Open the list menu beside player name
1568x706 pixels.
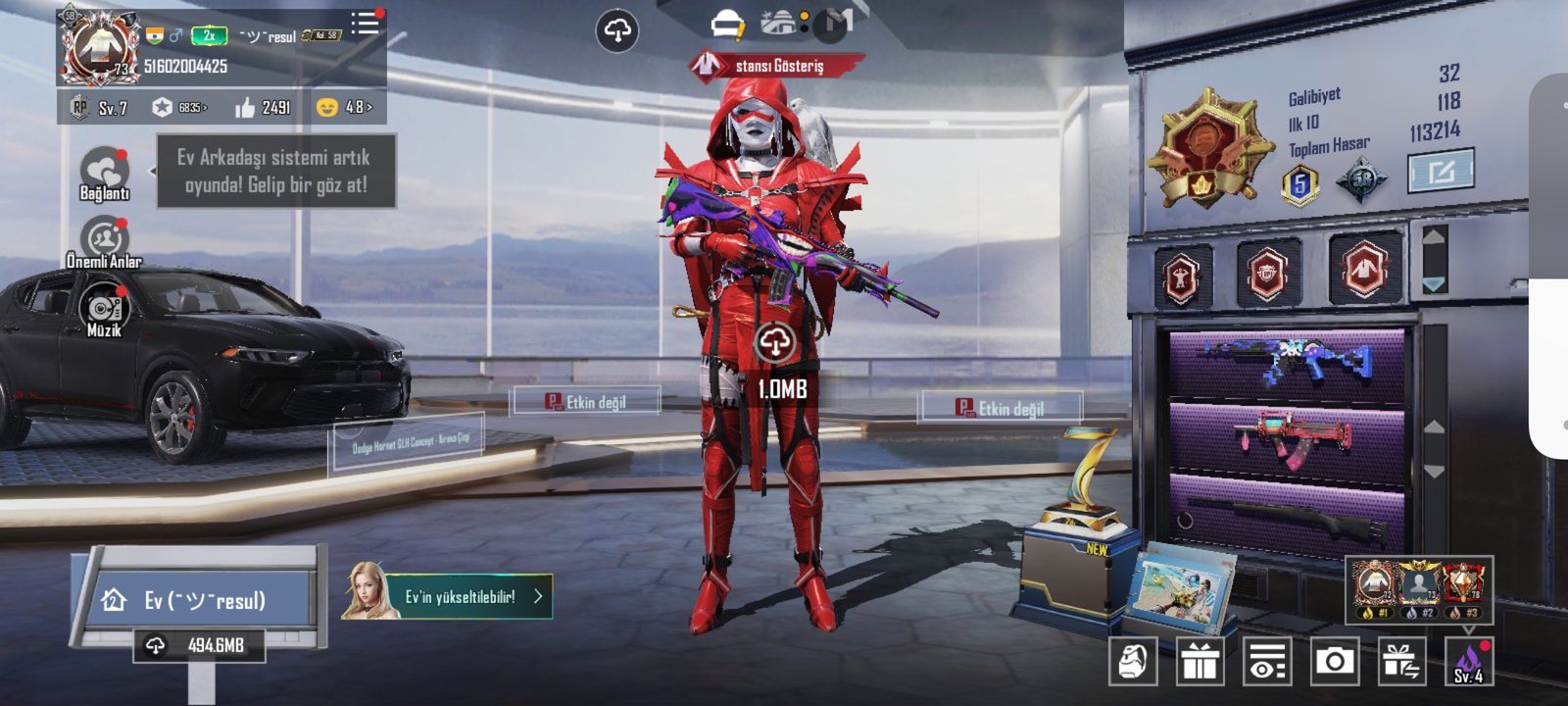365,24
